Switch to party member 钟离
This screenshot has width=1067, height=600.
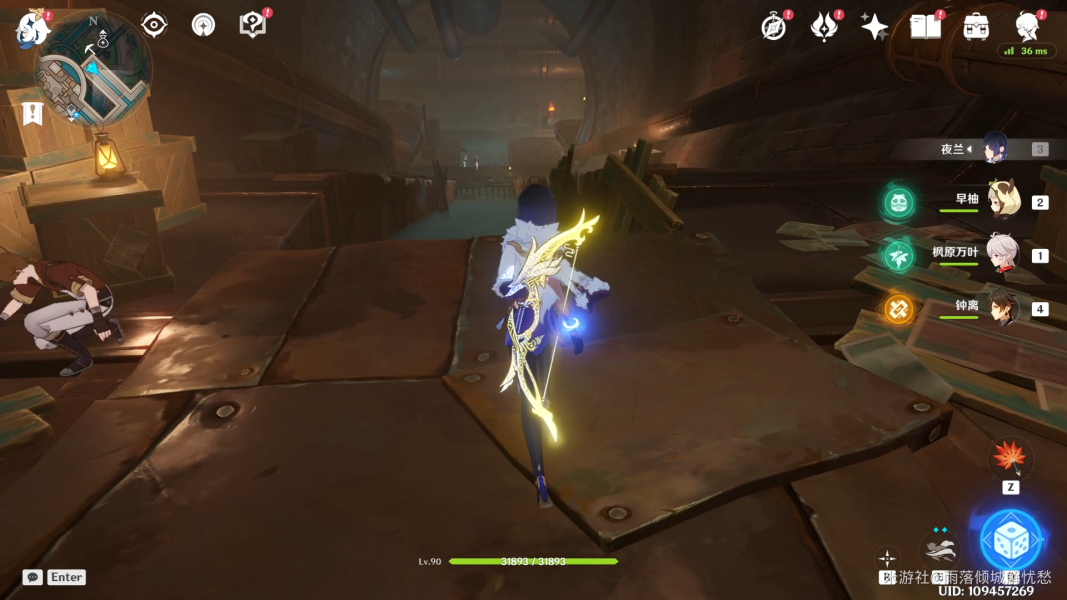[x=1001, y=307]
